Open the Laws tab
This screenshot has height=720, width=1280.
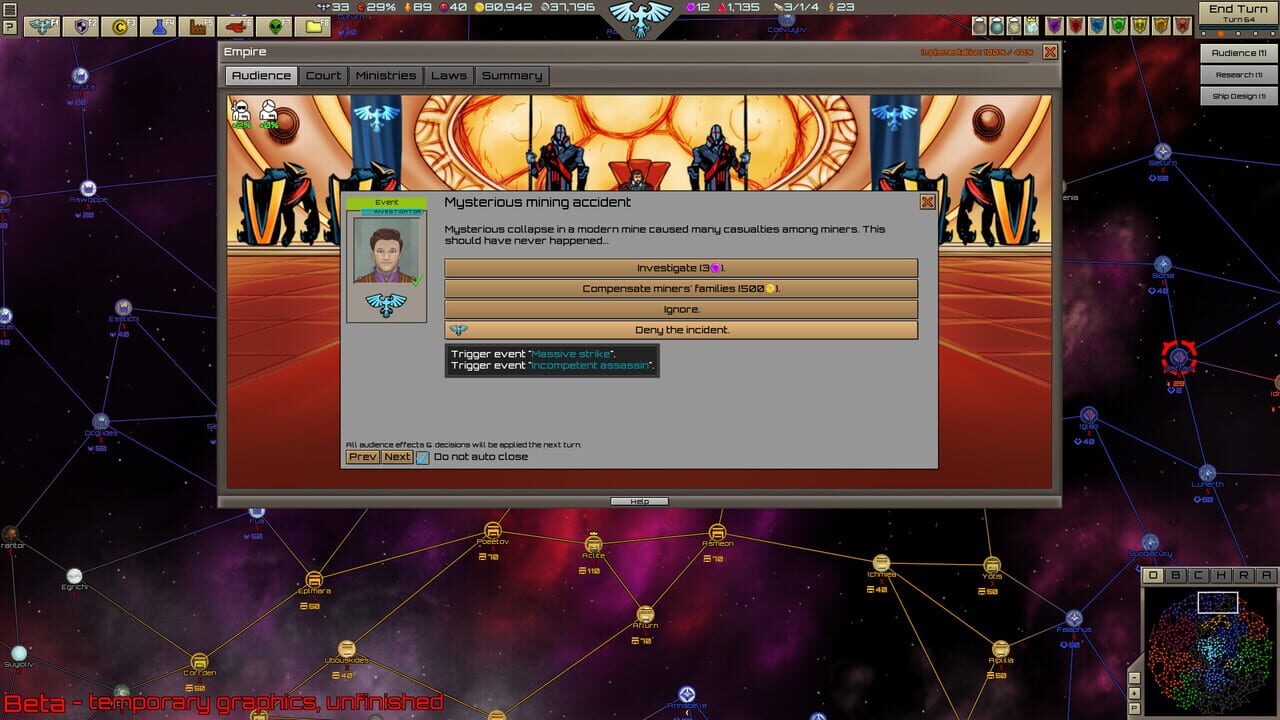pyautogui.click(x=448, y=74)
